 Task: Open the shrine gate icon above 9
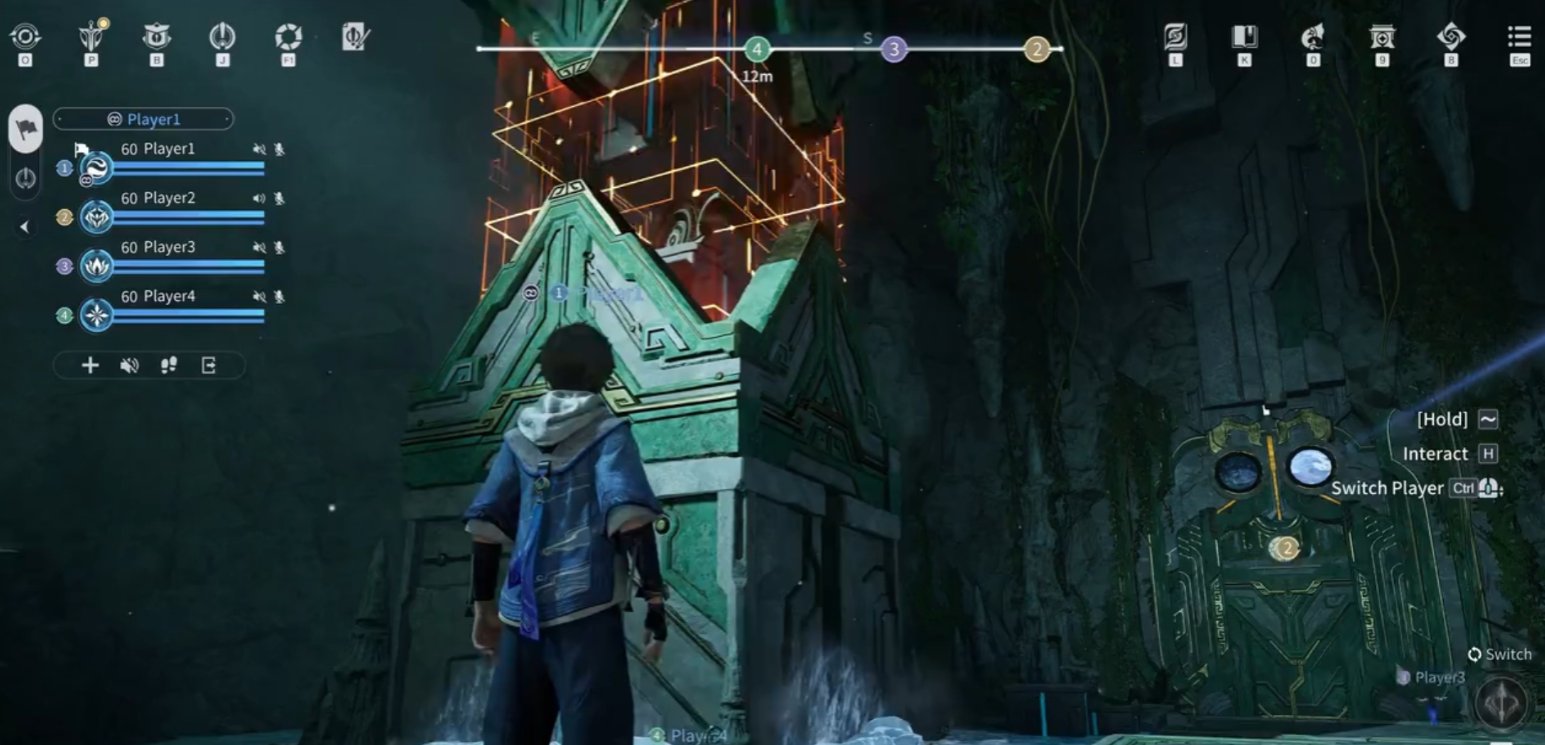click(1382, 38)
